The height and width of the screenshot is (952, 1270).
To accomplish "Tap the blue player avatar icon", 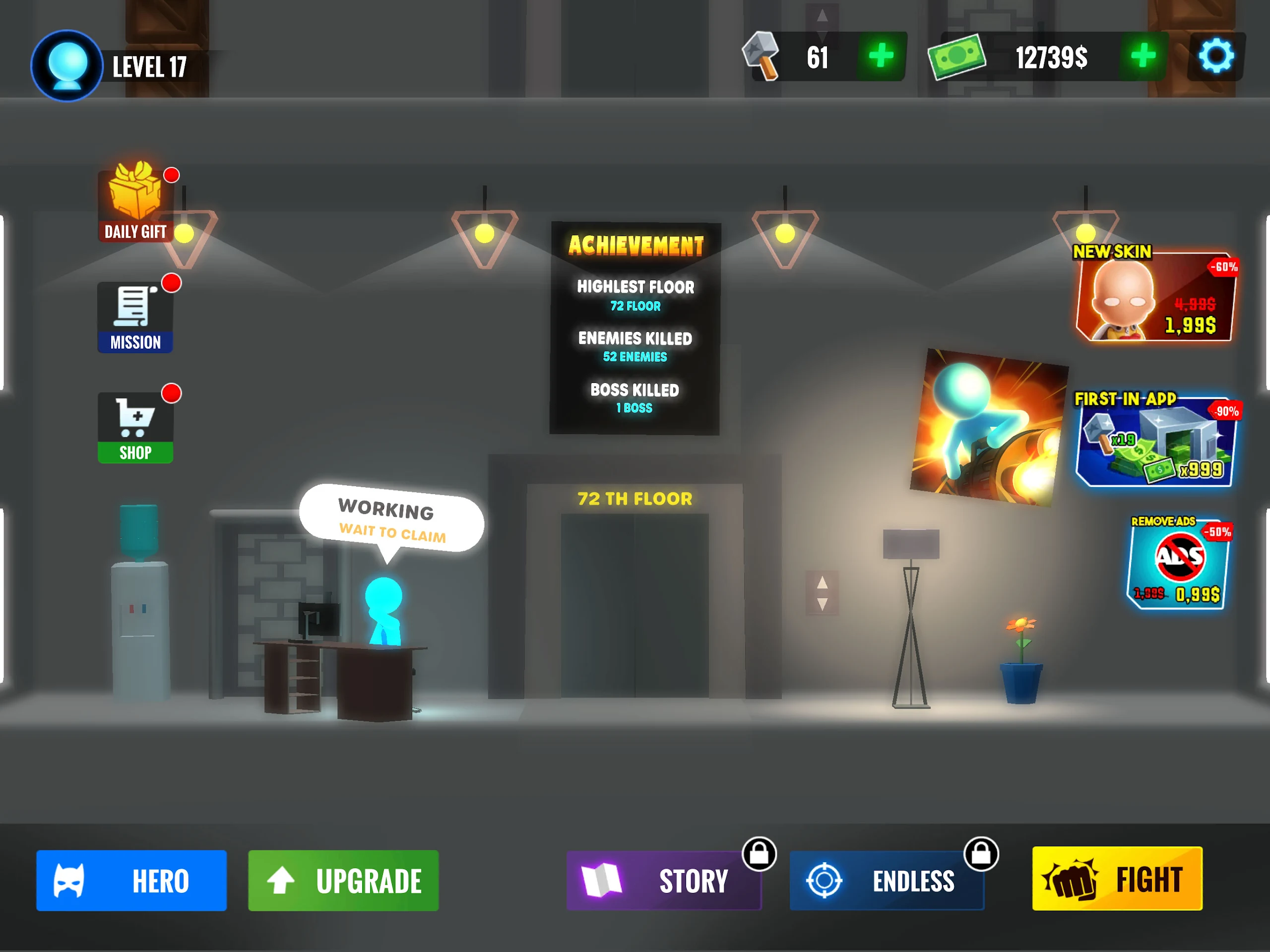I will coord(67,65).
